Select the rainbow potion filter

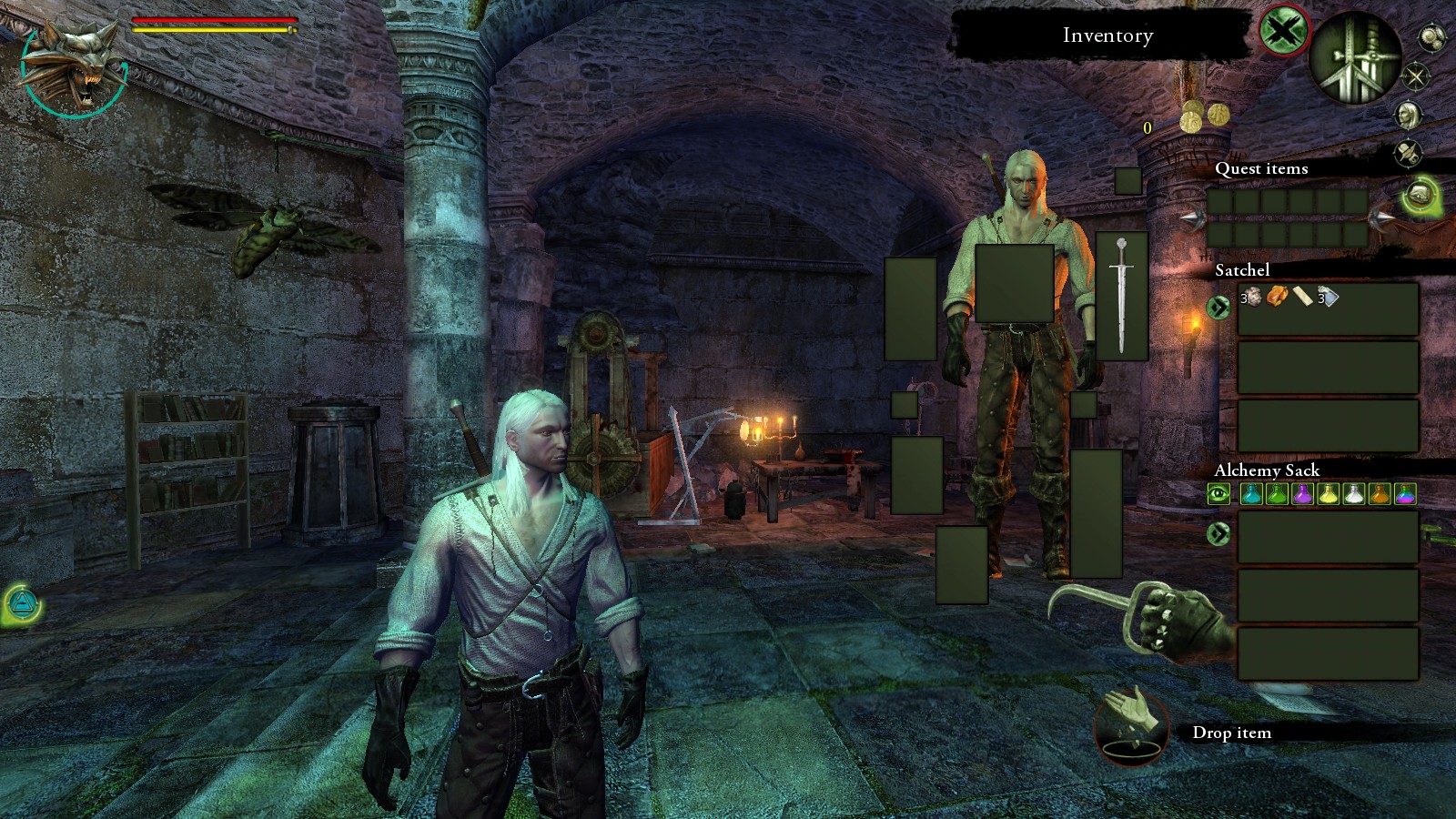[1405, 494]
